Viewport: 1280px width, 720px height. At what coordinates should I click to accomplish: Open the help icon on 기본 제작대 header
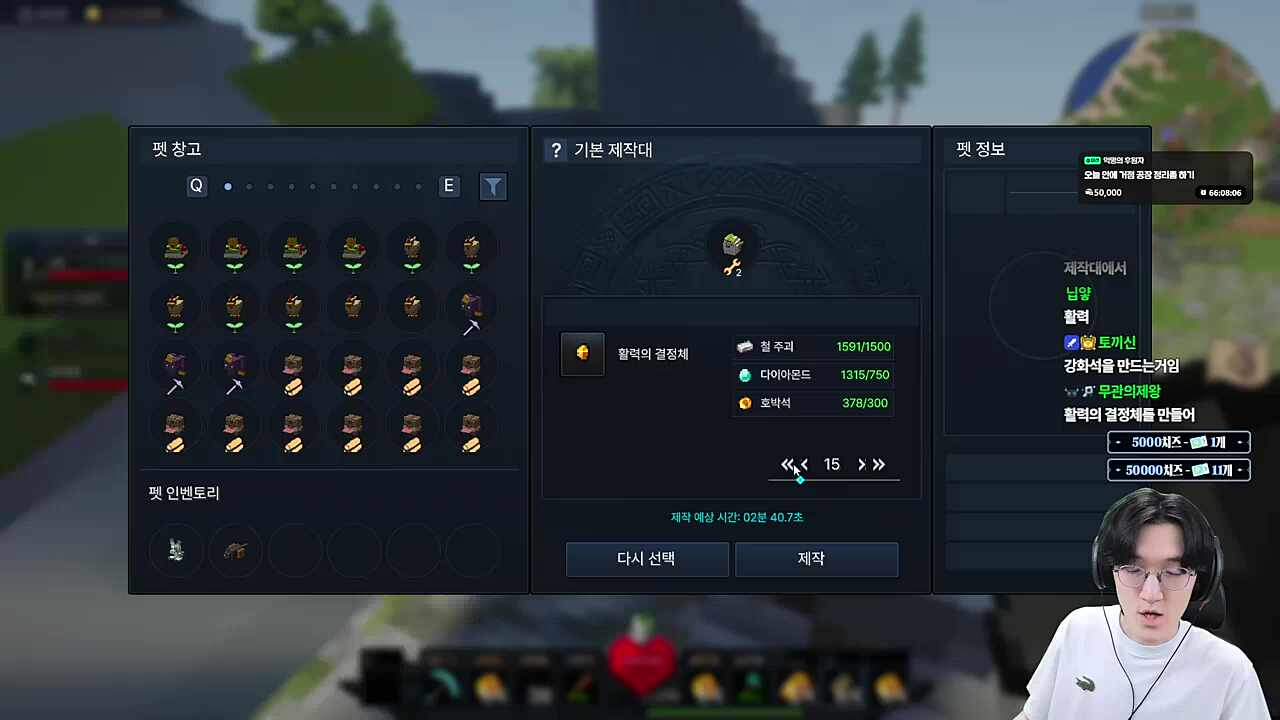556,149
